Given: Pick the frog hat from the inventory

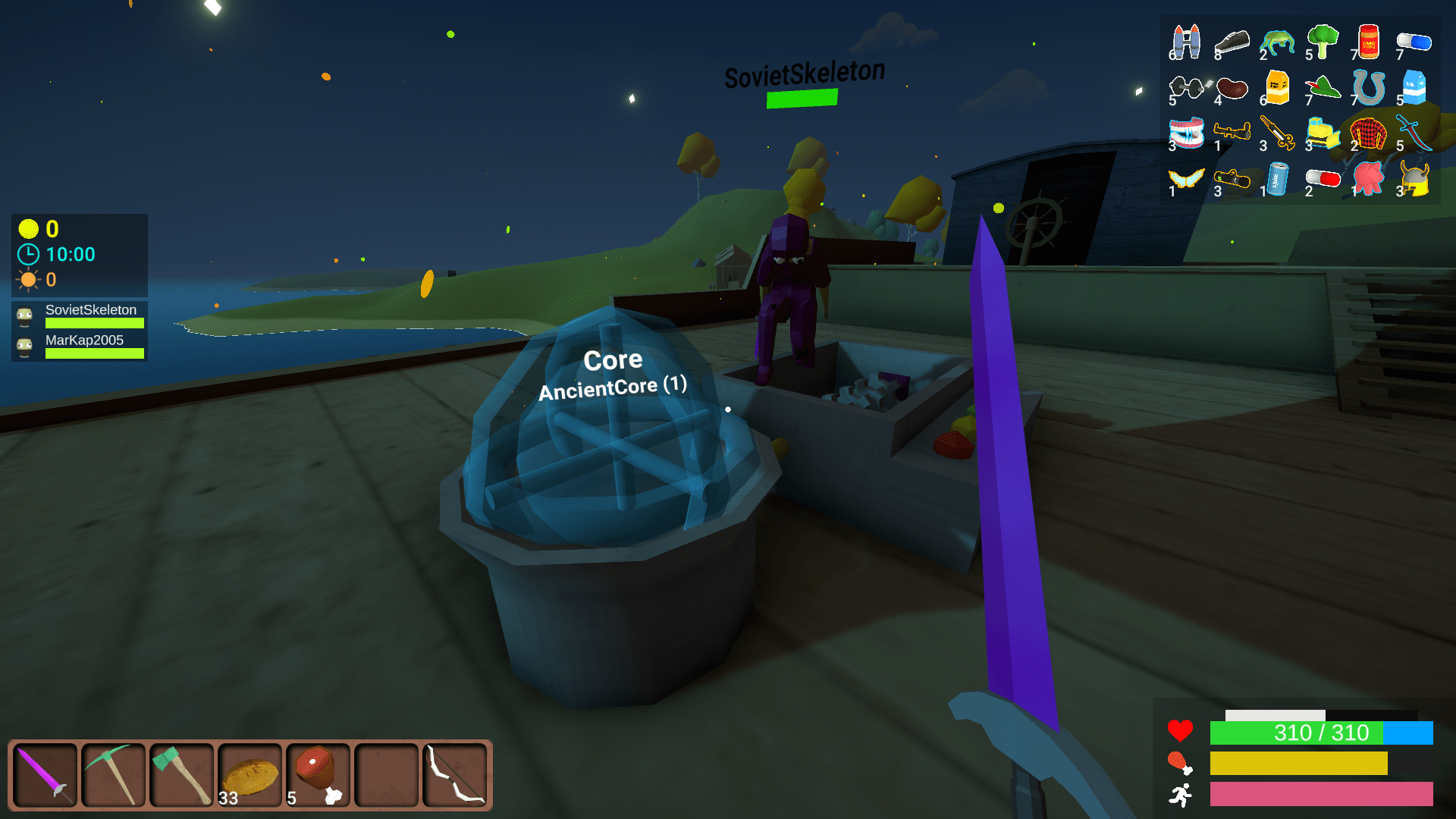Looking at the screenshot, I should [x=1278, y=42].
